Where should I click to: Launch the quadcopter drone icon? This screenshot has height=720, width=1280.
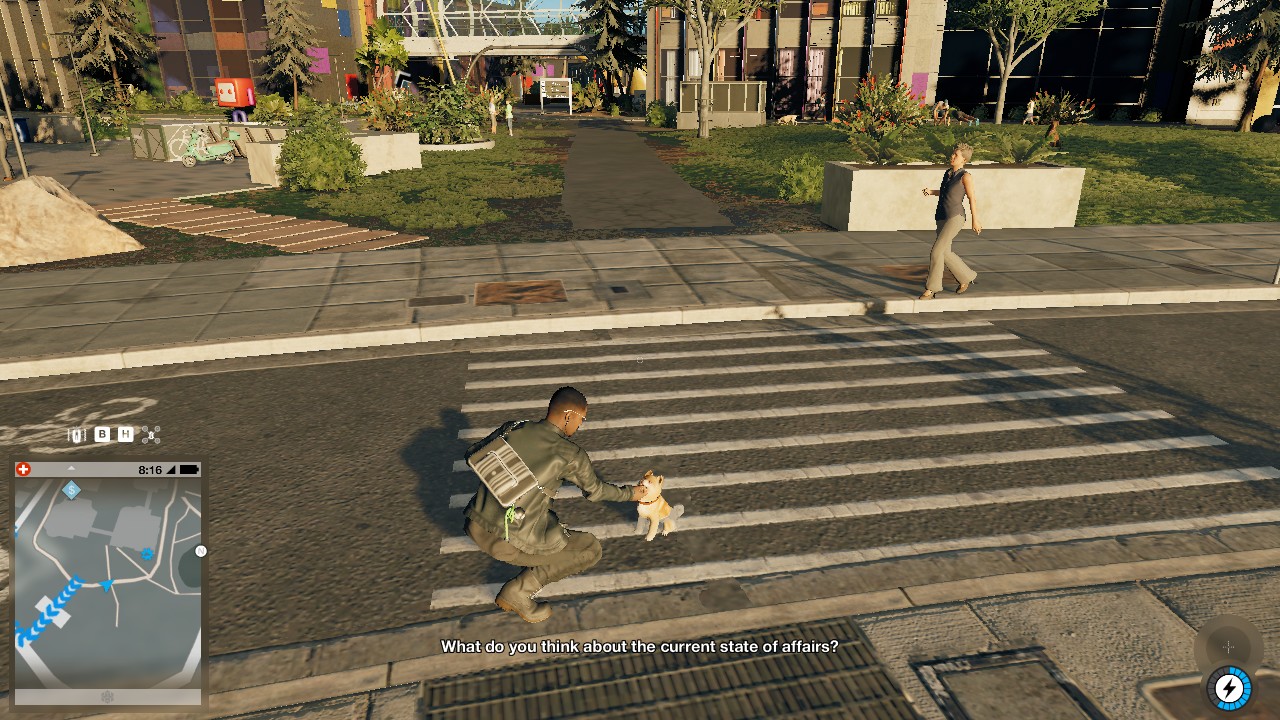coord(151,434)
